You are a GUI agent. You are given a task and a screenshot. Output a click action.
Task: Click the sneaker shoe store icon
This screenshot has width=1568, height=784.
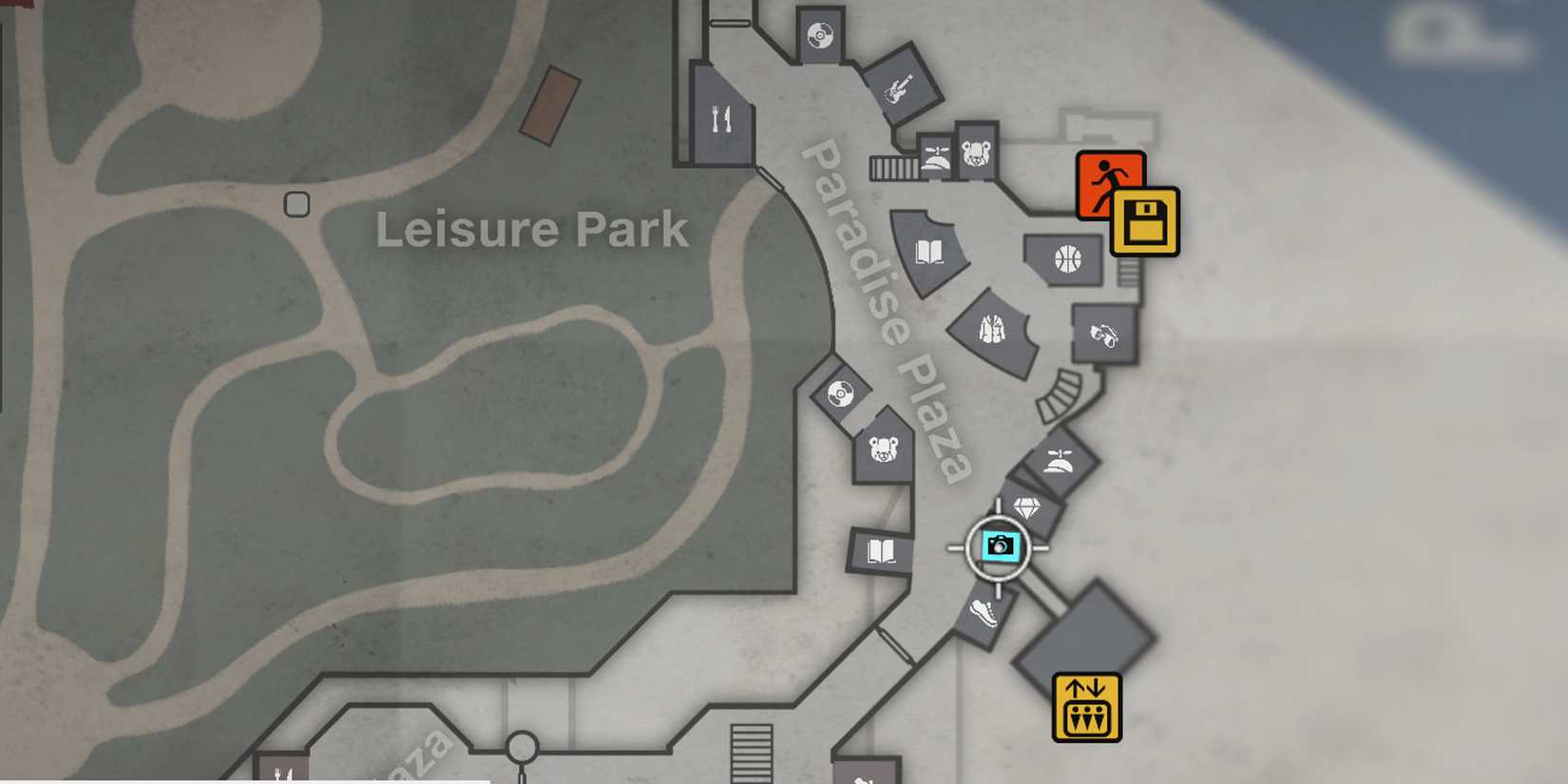tap(984, 613)
